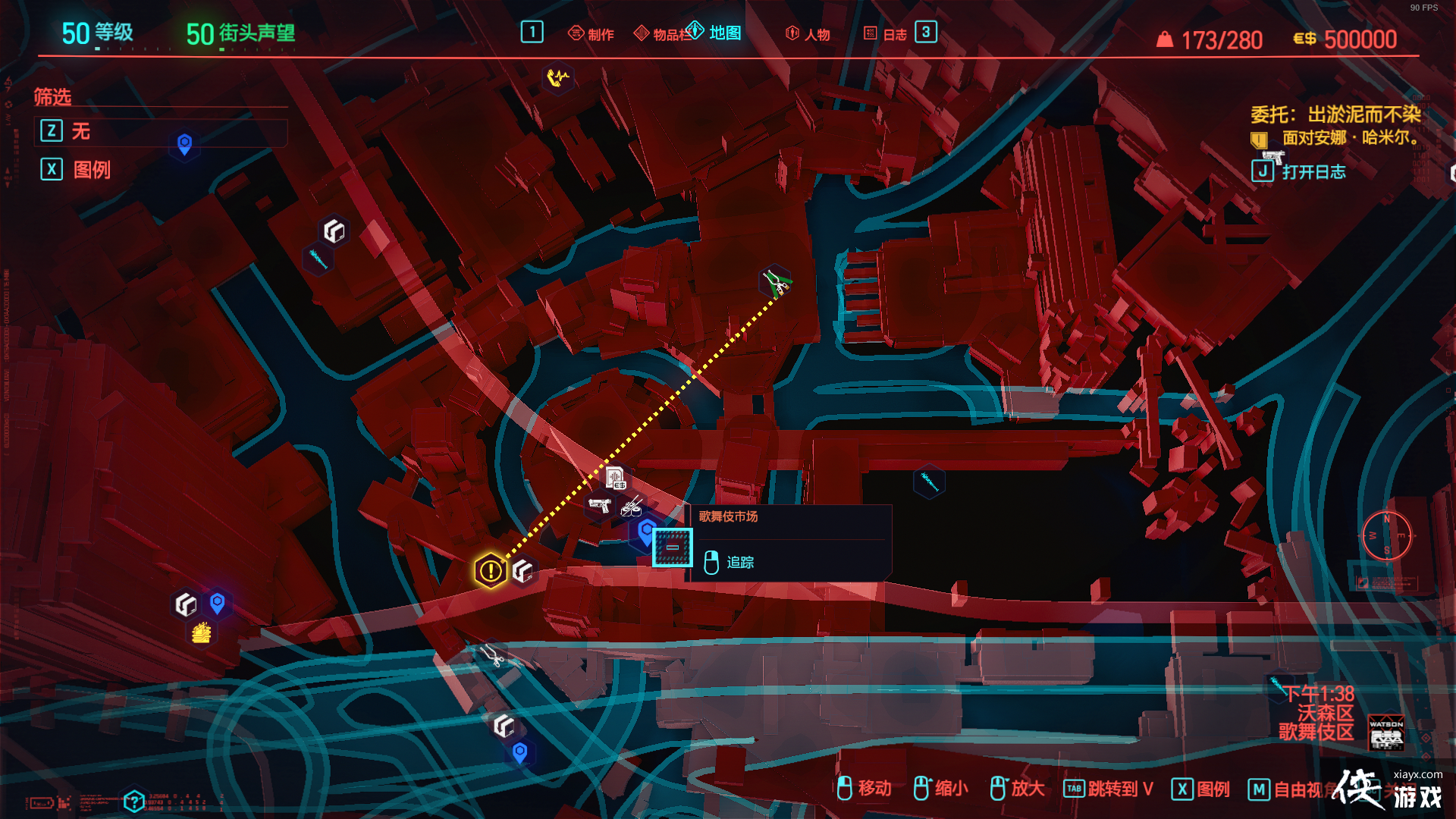This screenshot has width=1456, height=819.
Task: Select the cyan question mark marker
Action: coord(133,801)
